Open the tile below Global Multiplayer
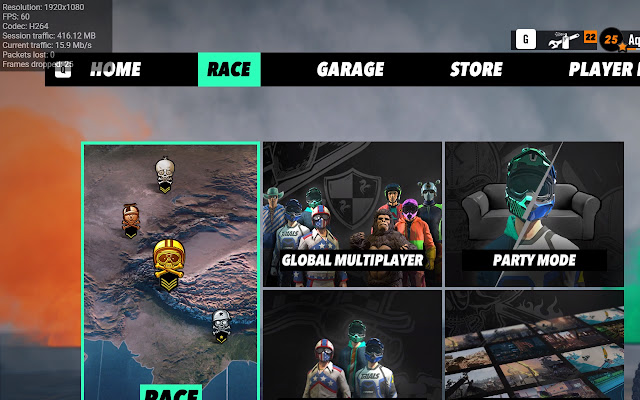Viewport: 640px width, 400px height. pyautogui.click(x=352, y=345)
